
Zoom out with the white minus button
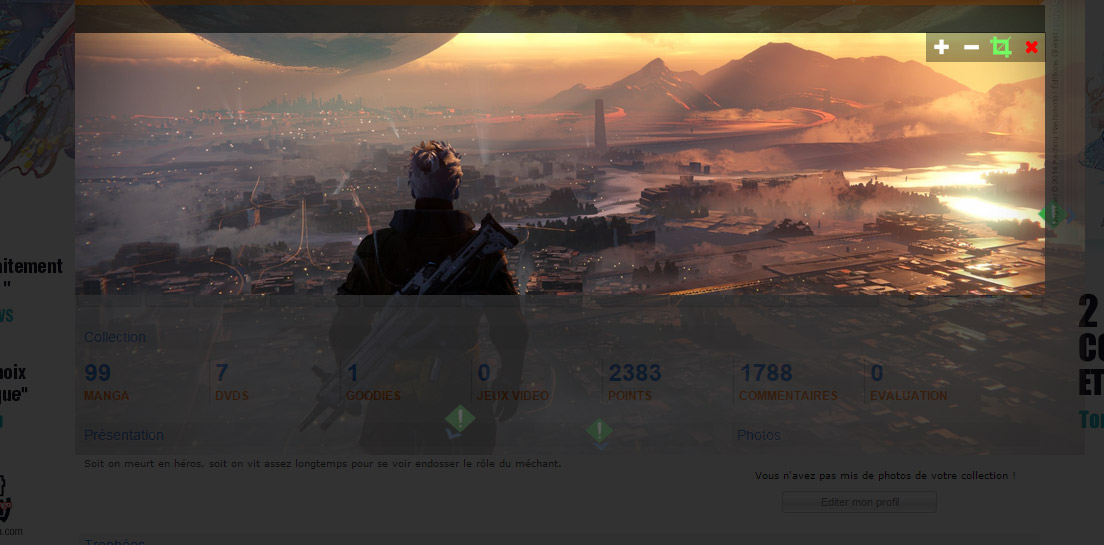pos(971,47)
